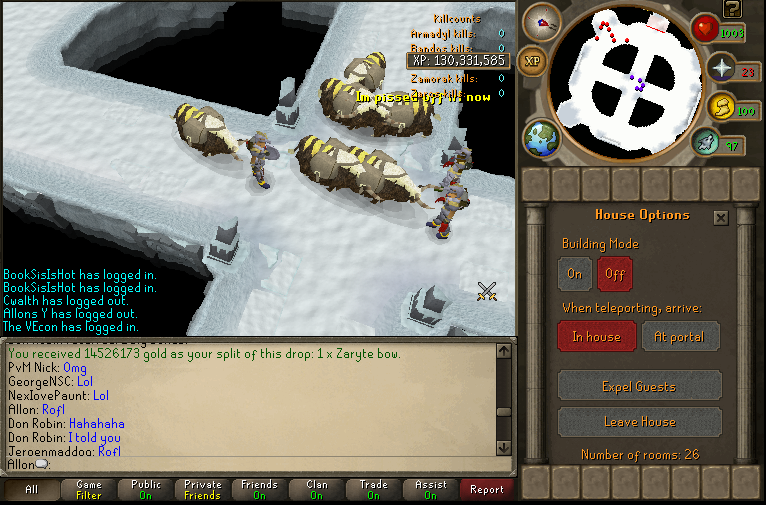
Task: Choose to arrive In house when teleporting
Action: click(596, 337)
